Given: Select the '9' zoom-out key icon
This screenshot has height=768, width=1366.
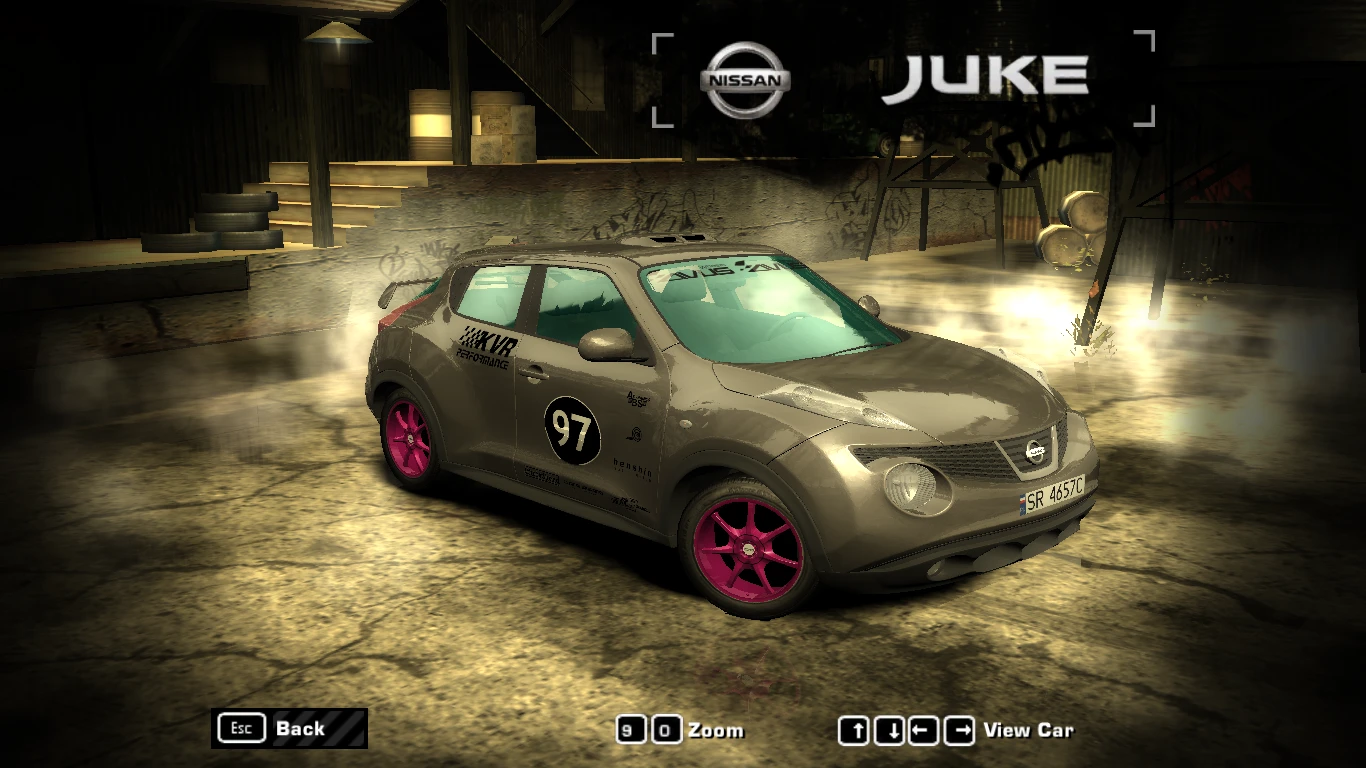Looking at the screenshot, I should point(632,730).
